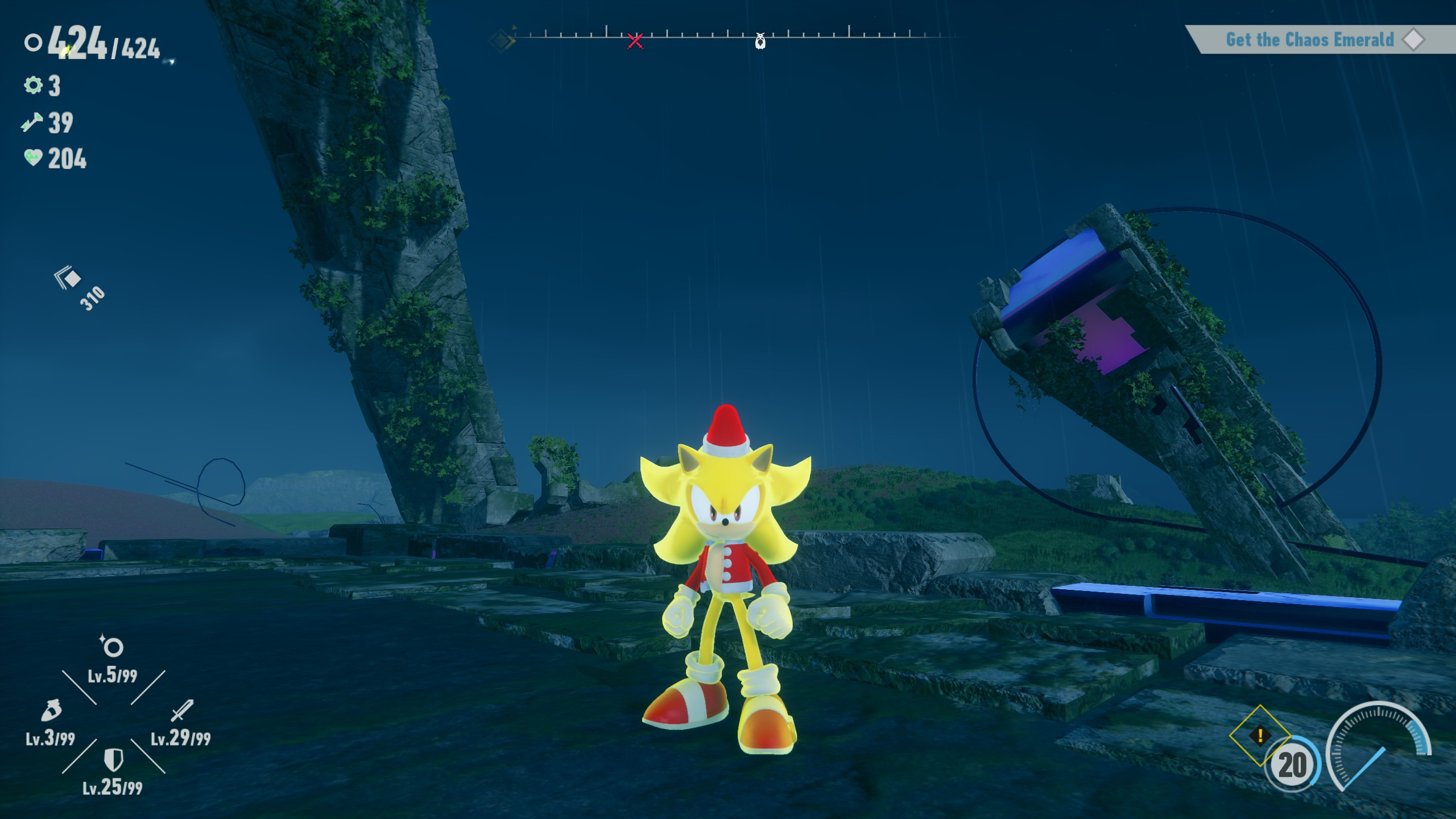Activate the yellow diamond waypoint on the compass
1456x819 pixels.
[x=500, y=40]
